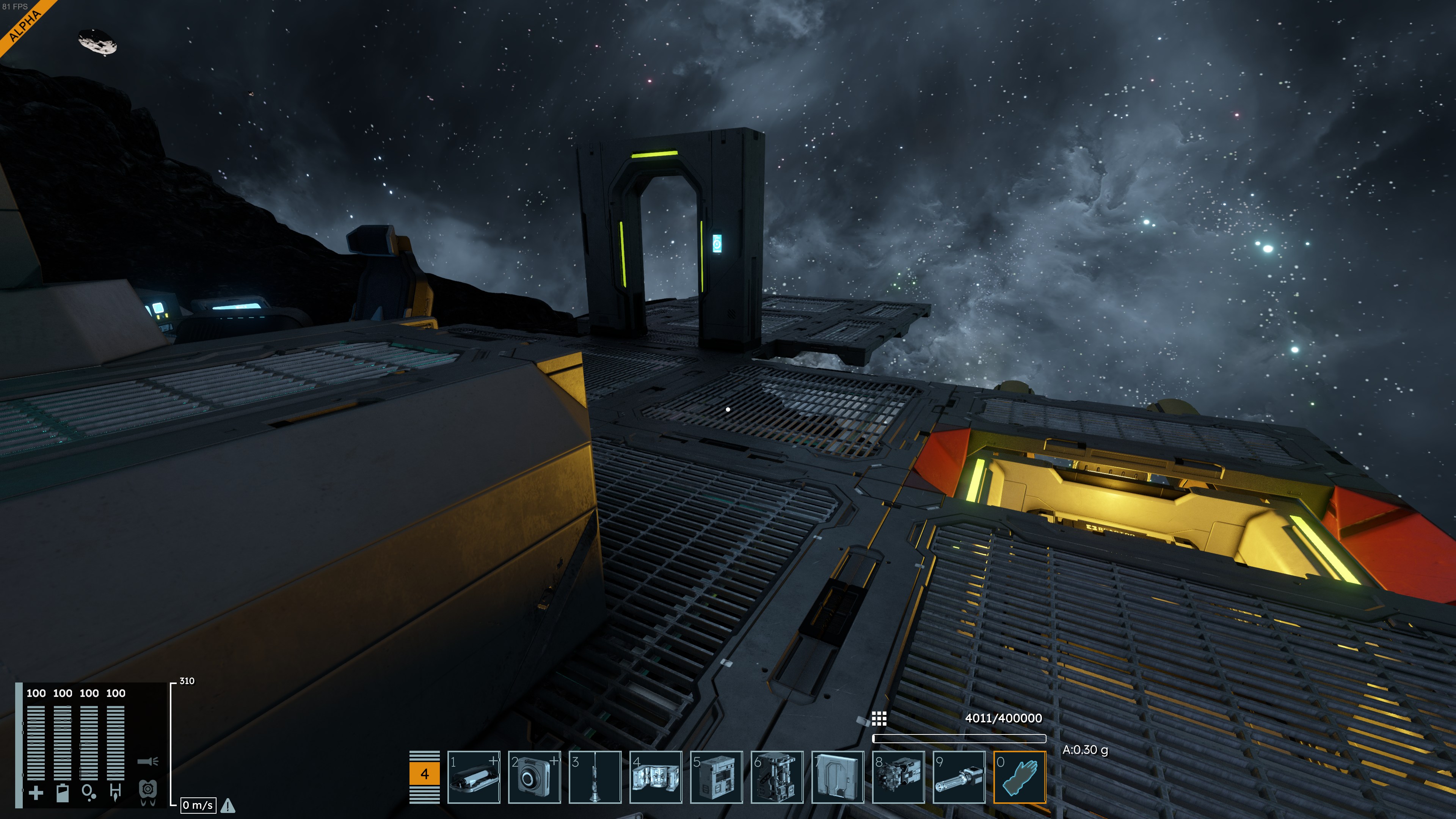
Task: Select hotbar slot 1 with the canister item
Action: tap(474, 777)
